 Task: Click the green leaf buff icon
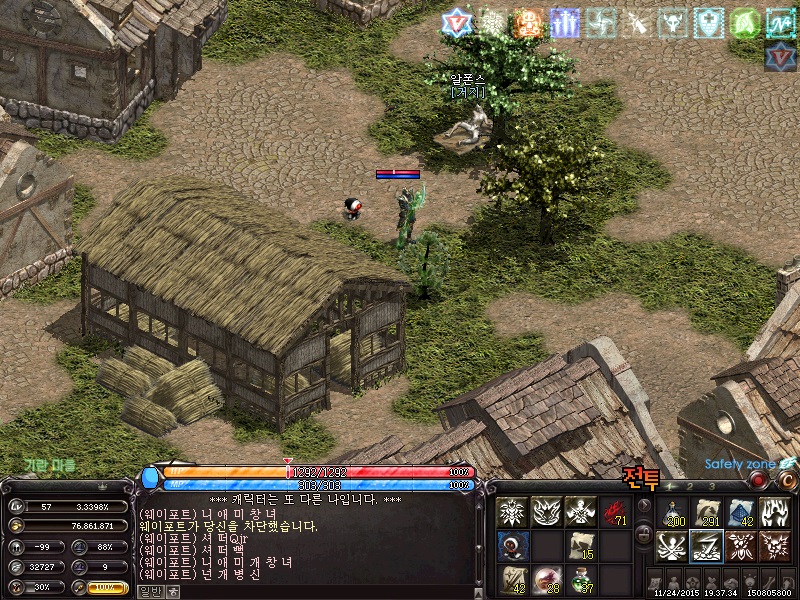(x=745, y=23)
